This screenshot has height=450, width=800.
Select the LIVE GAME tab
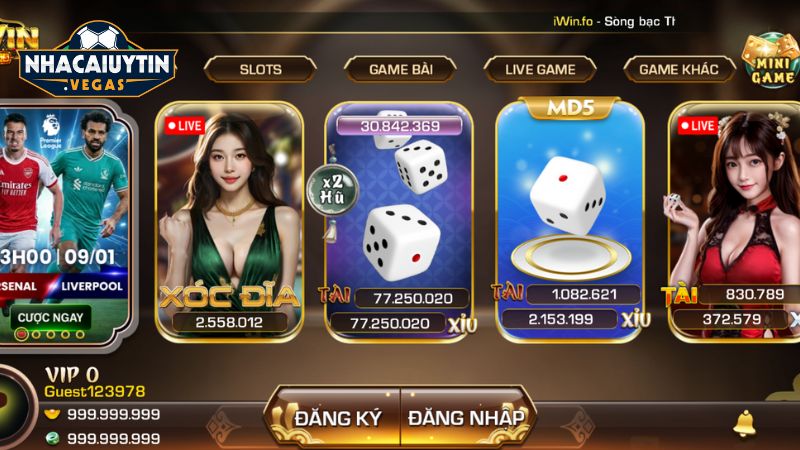[x=540, y=69]
